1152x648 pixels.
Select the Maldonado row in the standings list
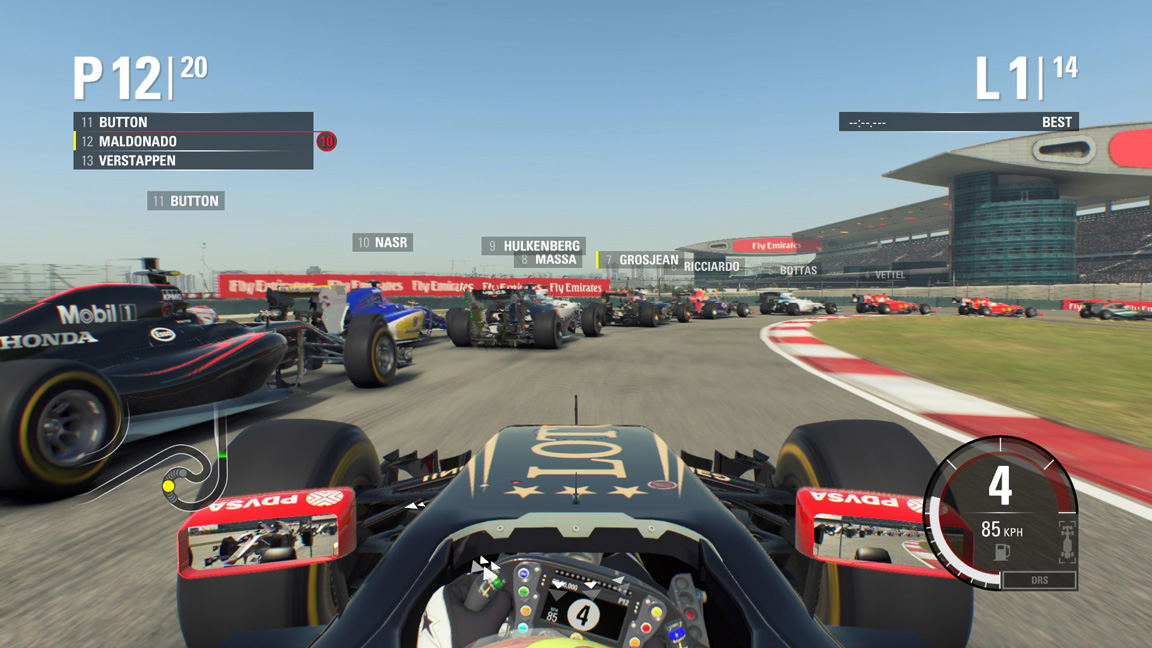coord(193,141)
